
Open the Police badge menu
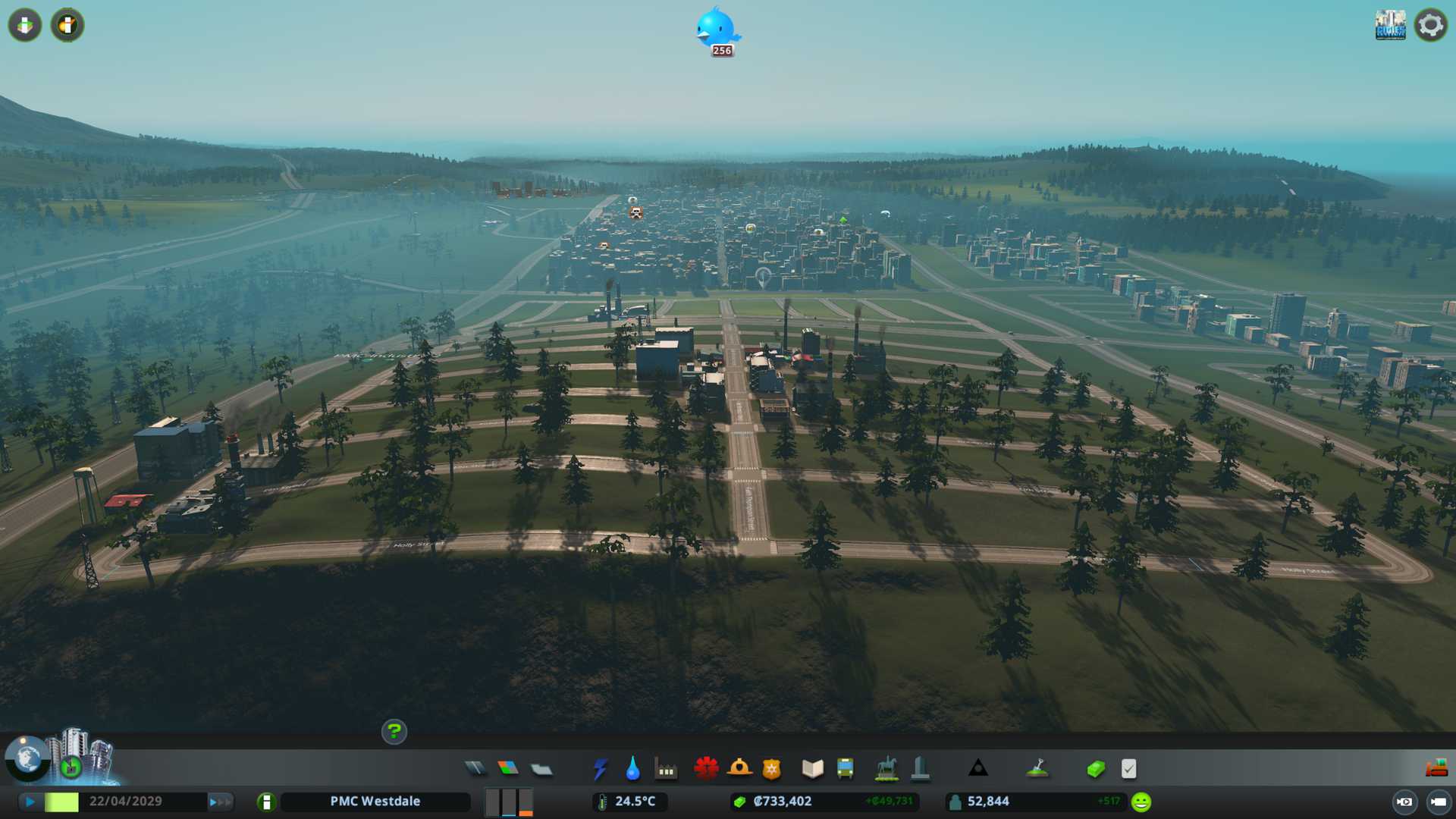click(x=771, y=769)
